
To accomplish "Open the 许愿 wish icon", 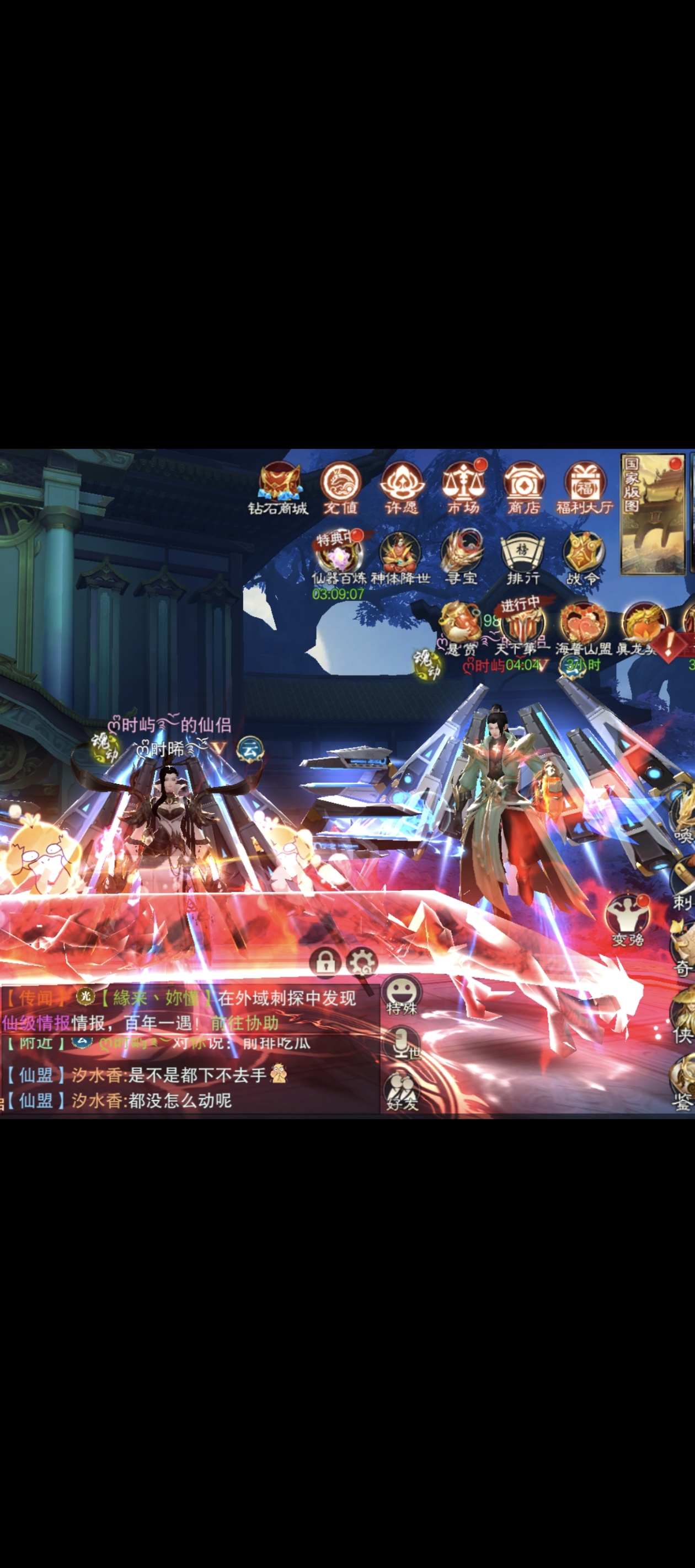I will pyautogui.click(x=402, y=485).
